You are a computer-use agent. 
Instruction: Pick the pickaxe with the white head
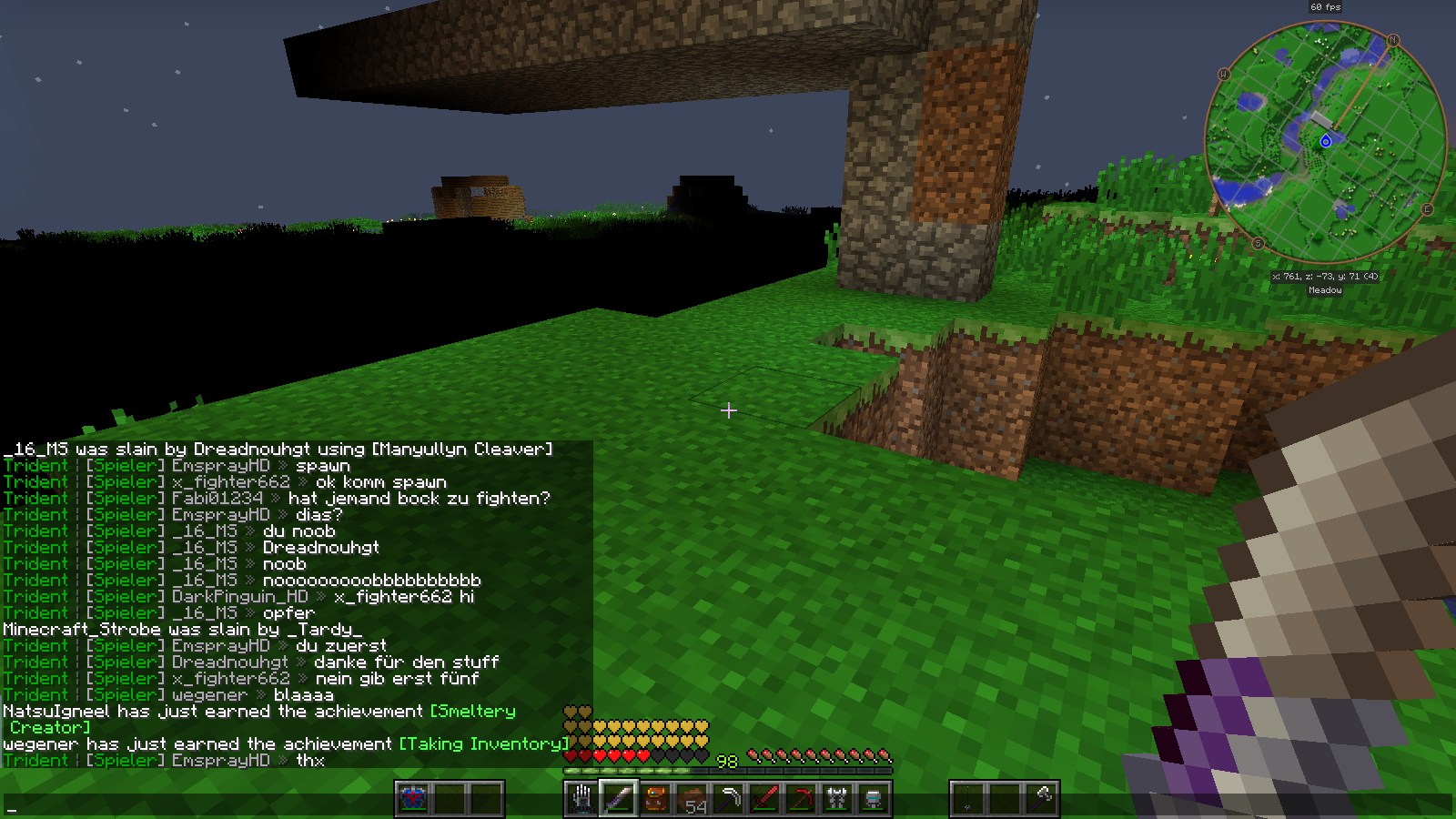coord(728,799)
